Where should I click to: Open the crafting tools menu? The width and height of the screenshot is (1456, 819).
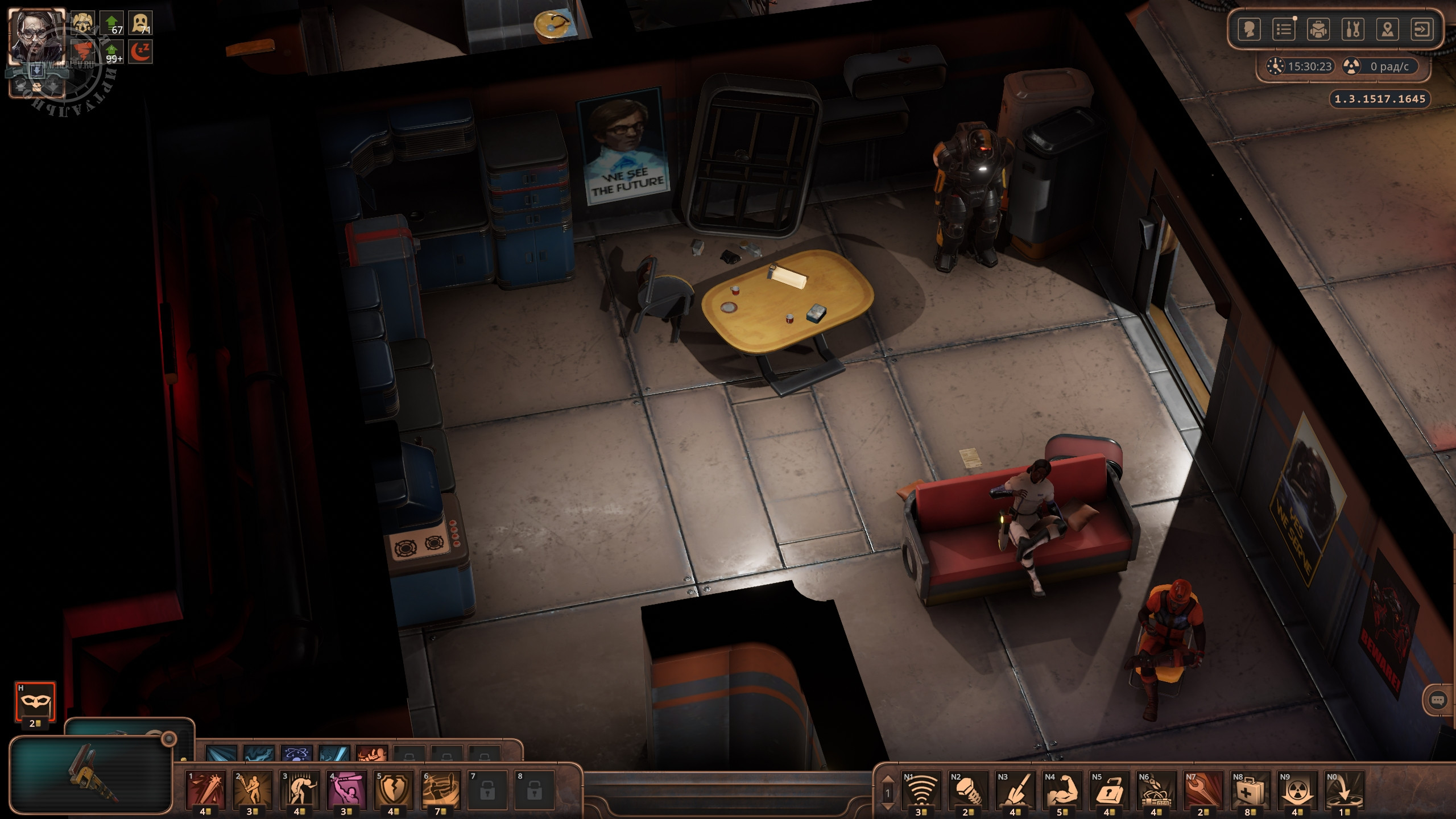point(1353,29)
